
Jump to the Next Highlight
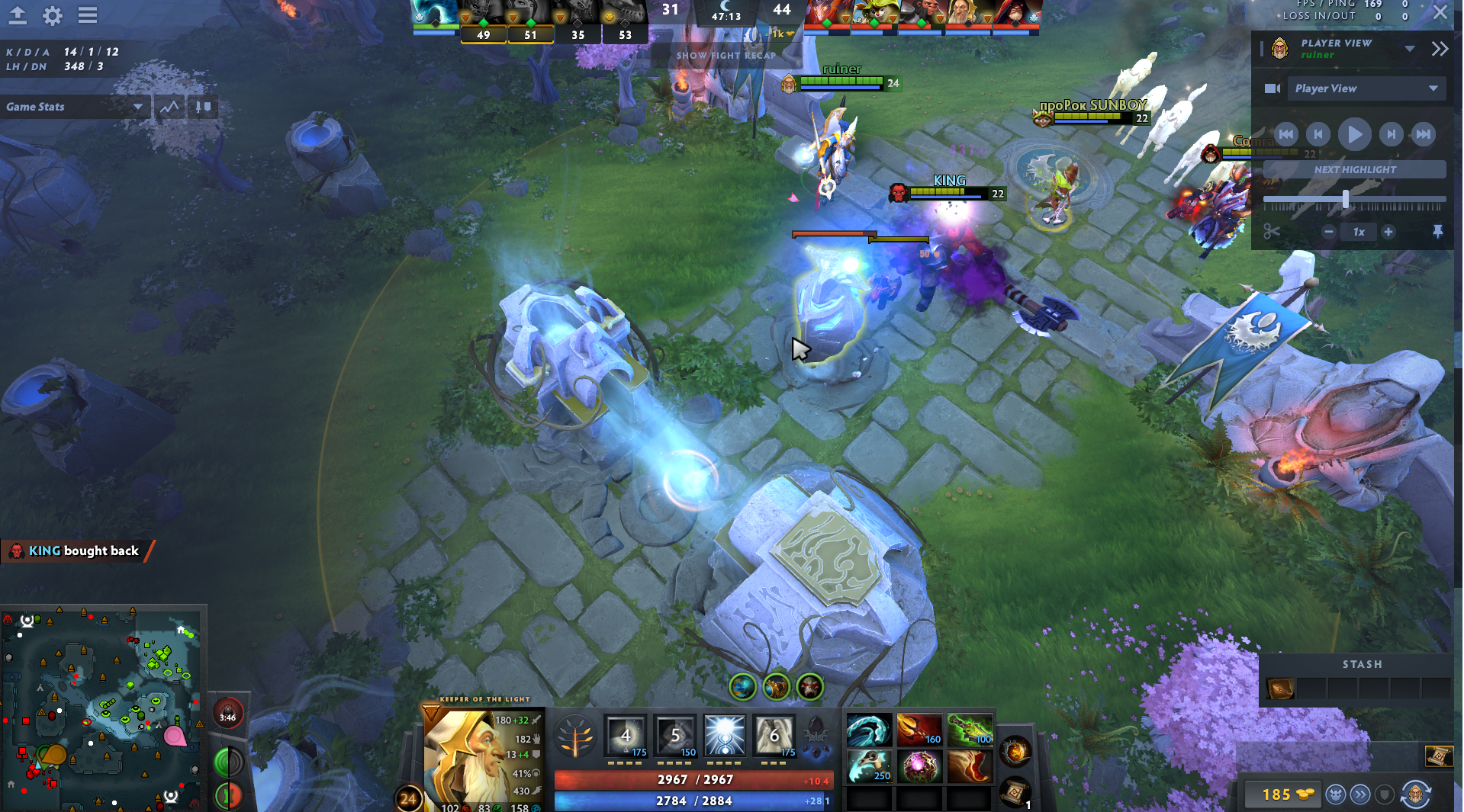point(1354,169)
